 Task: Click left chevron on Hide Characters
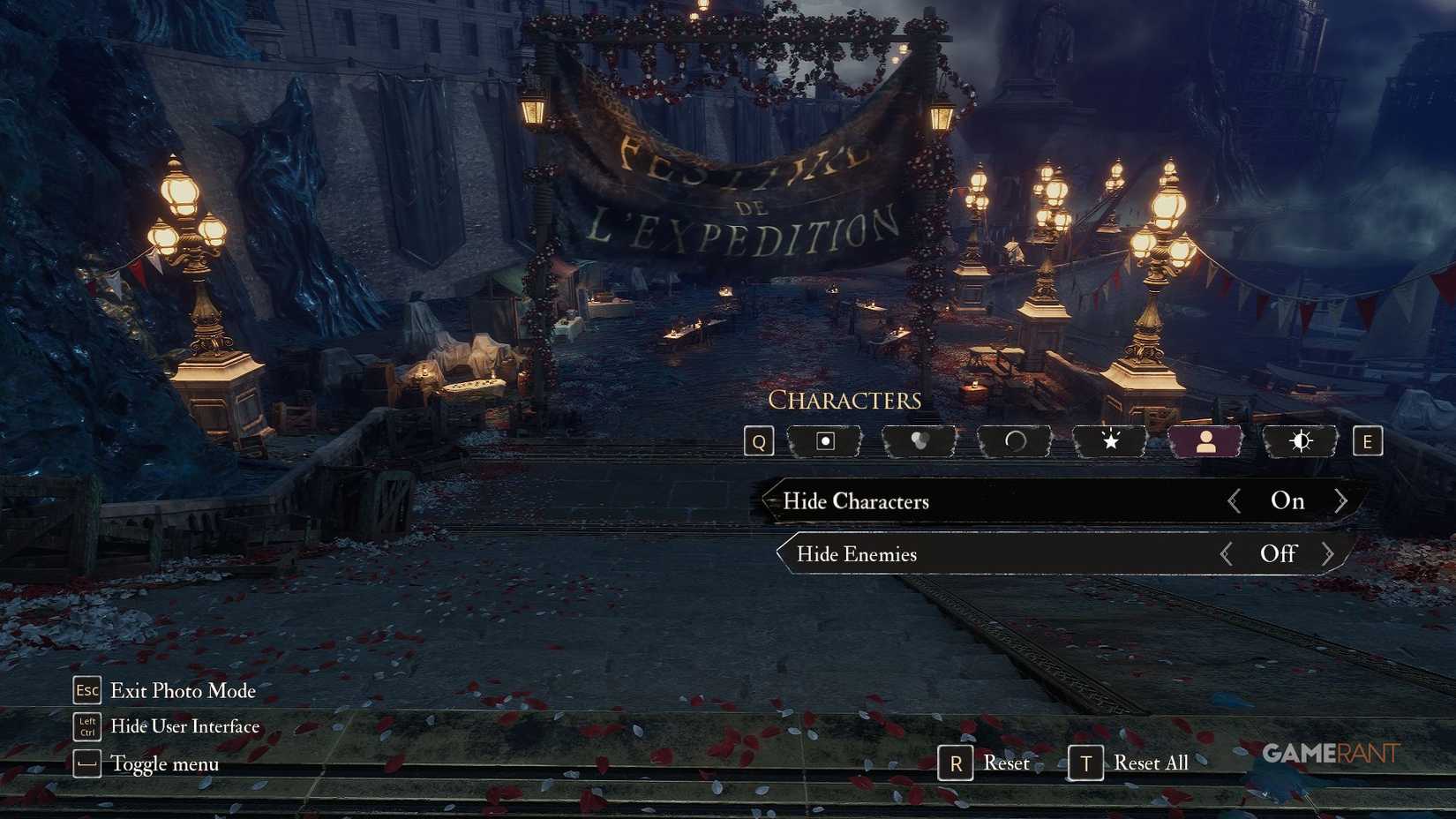click(1233, 500)
